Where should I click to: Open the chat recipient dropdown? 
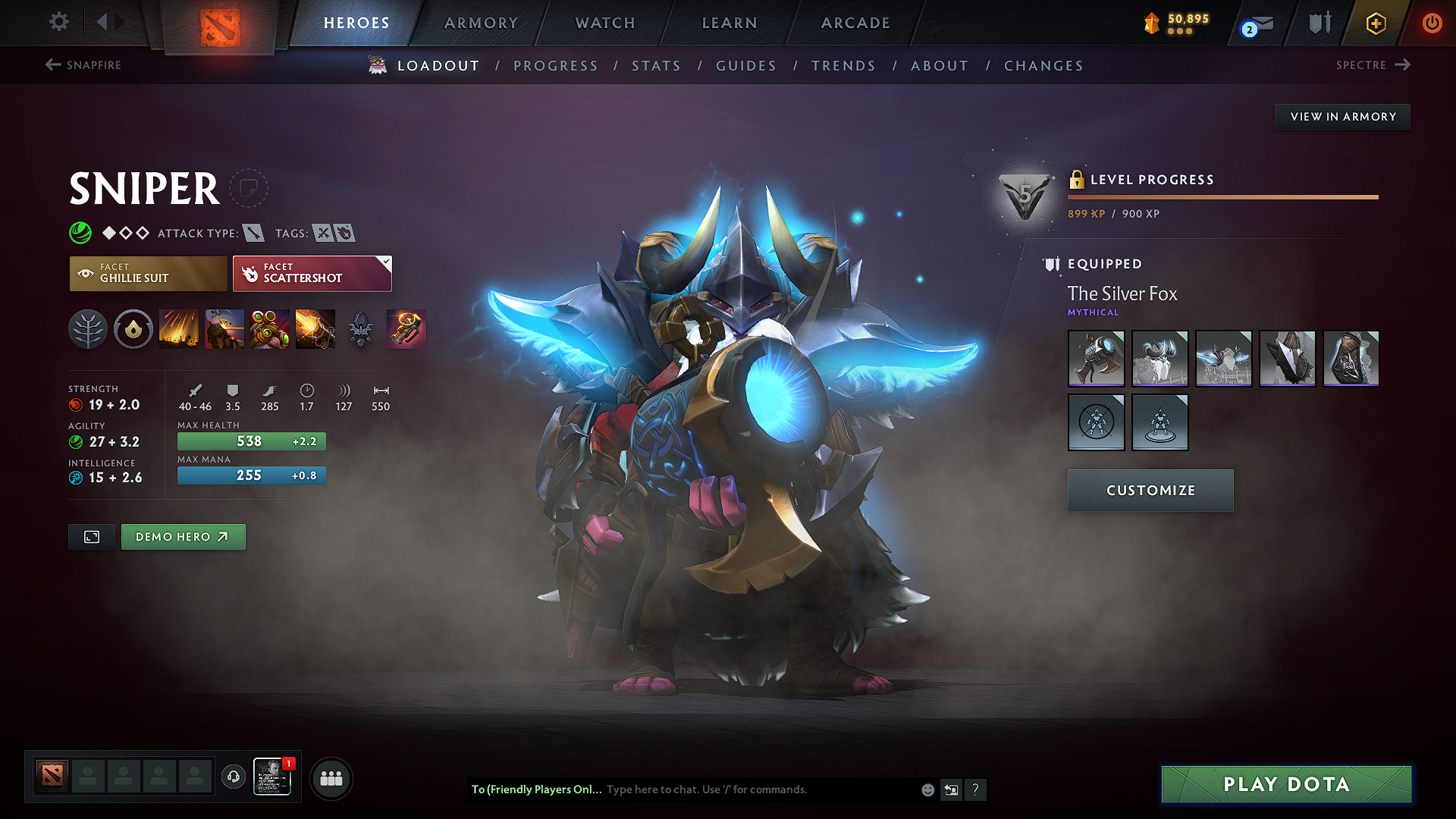[x=536, y=789]
